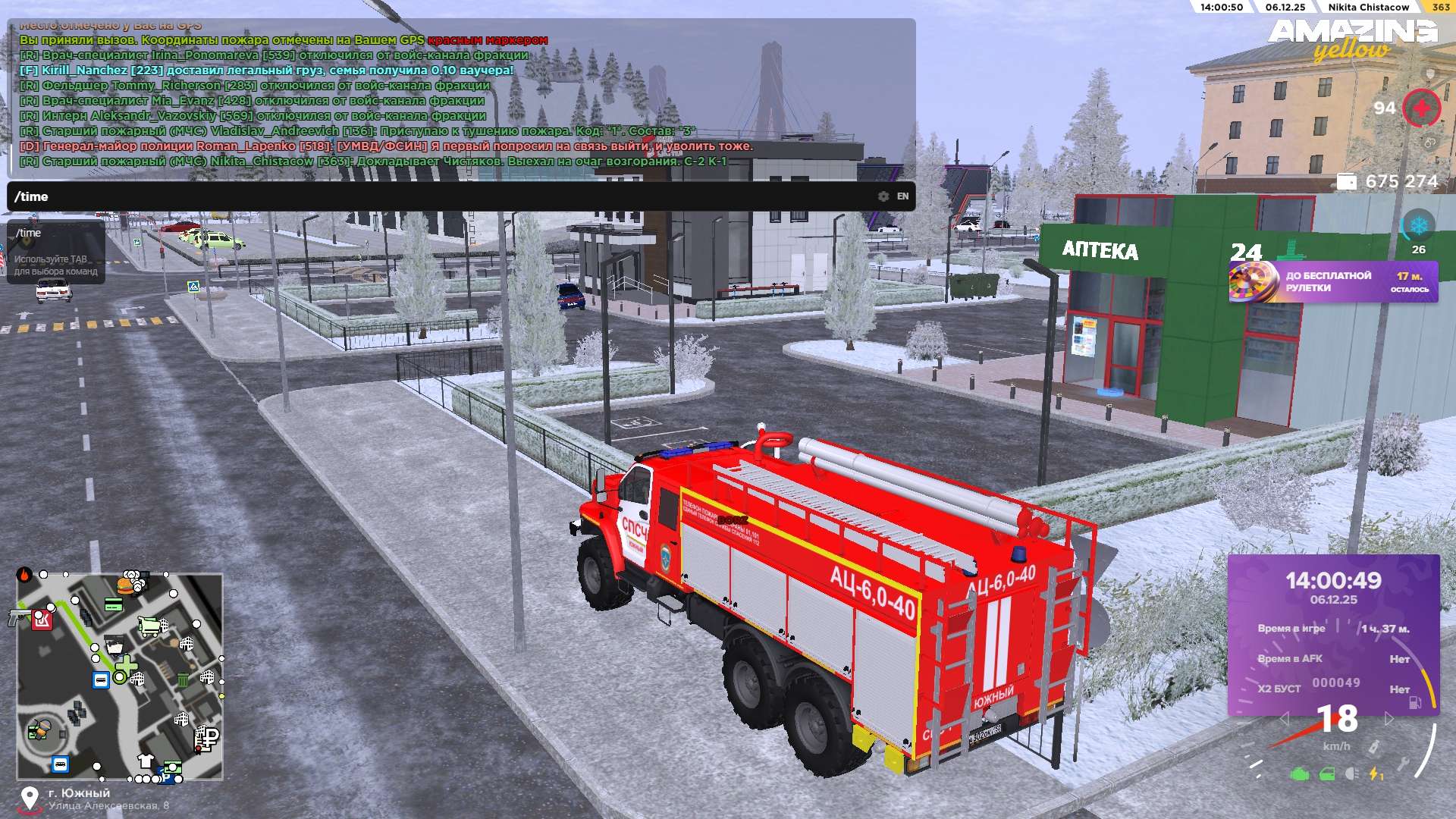Click the blue parking marker on minimap
The image size is (1456, 819).
(x=165, y=777)
